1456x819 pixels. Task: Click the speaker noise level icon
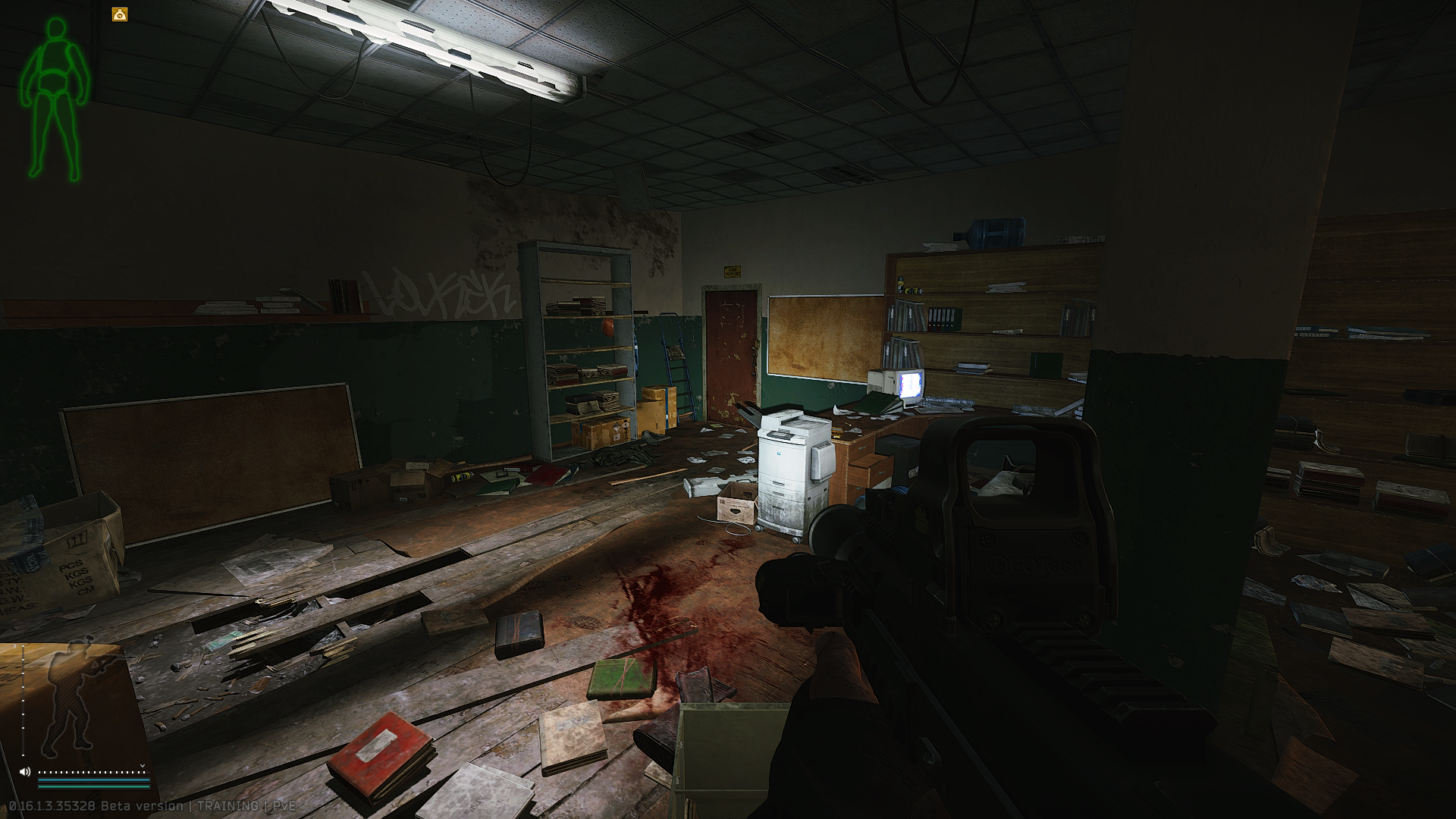point(25,772)
